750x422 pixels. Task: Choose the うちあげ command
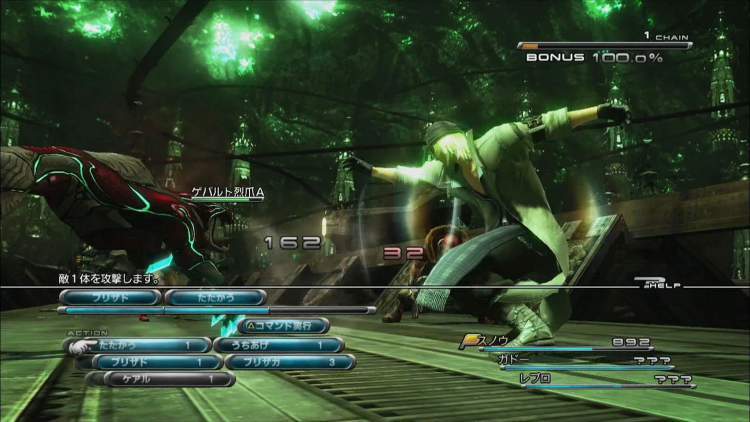(x=283, y=345)
